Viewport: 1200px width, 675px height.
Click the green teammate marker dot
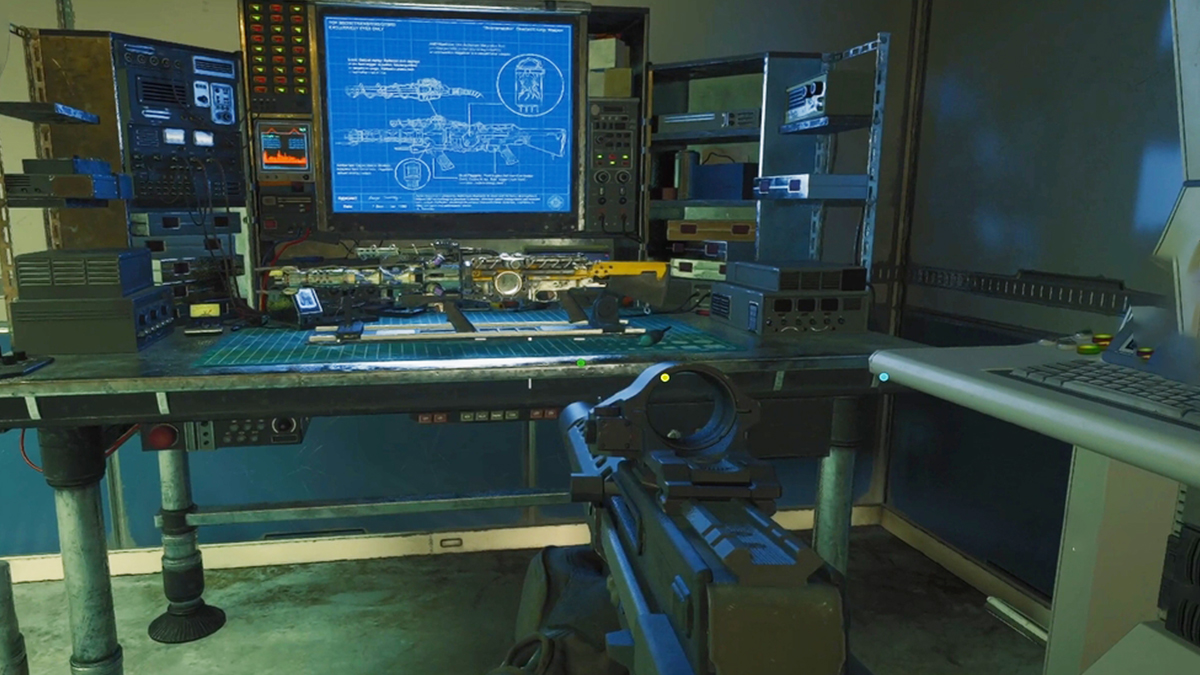click(x=581, y=363)
